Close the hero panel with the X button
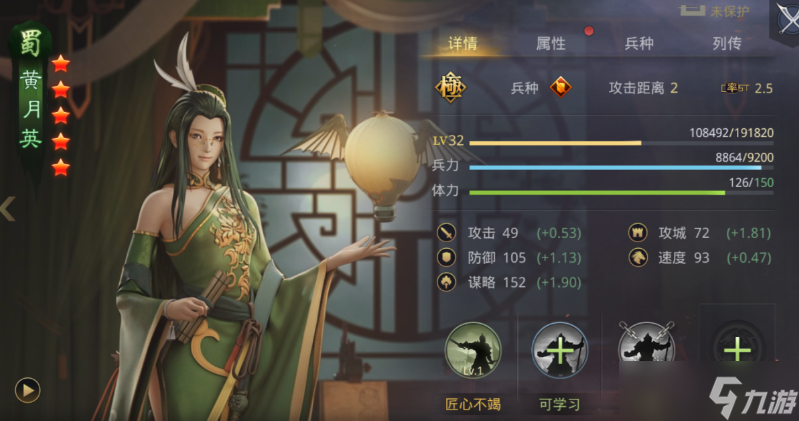The width and height of the screenshot is (799, 421). [x=784, y=20]
